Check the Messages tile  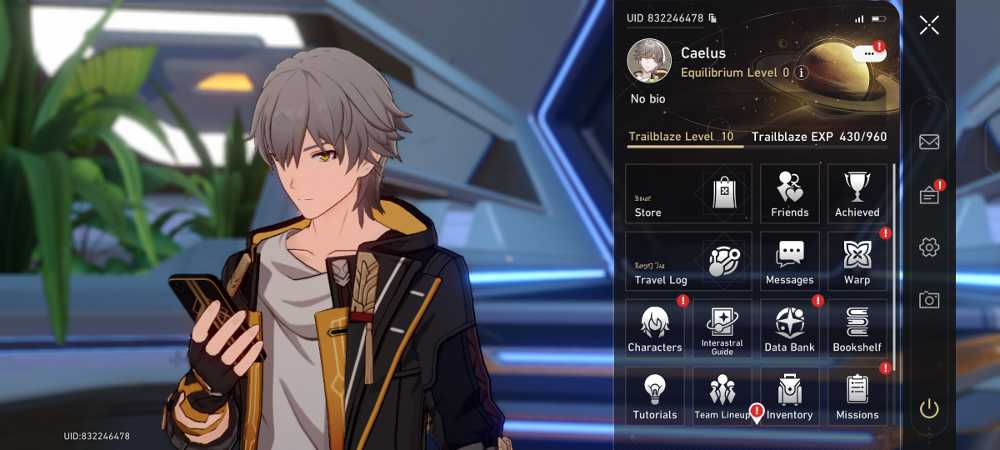tap(790, 261)
